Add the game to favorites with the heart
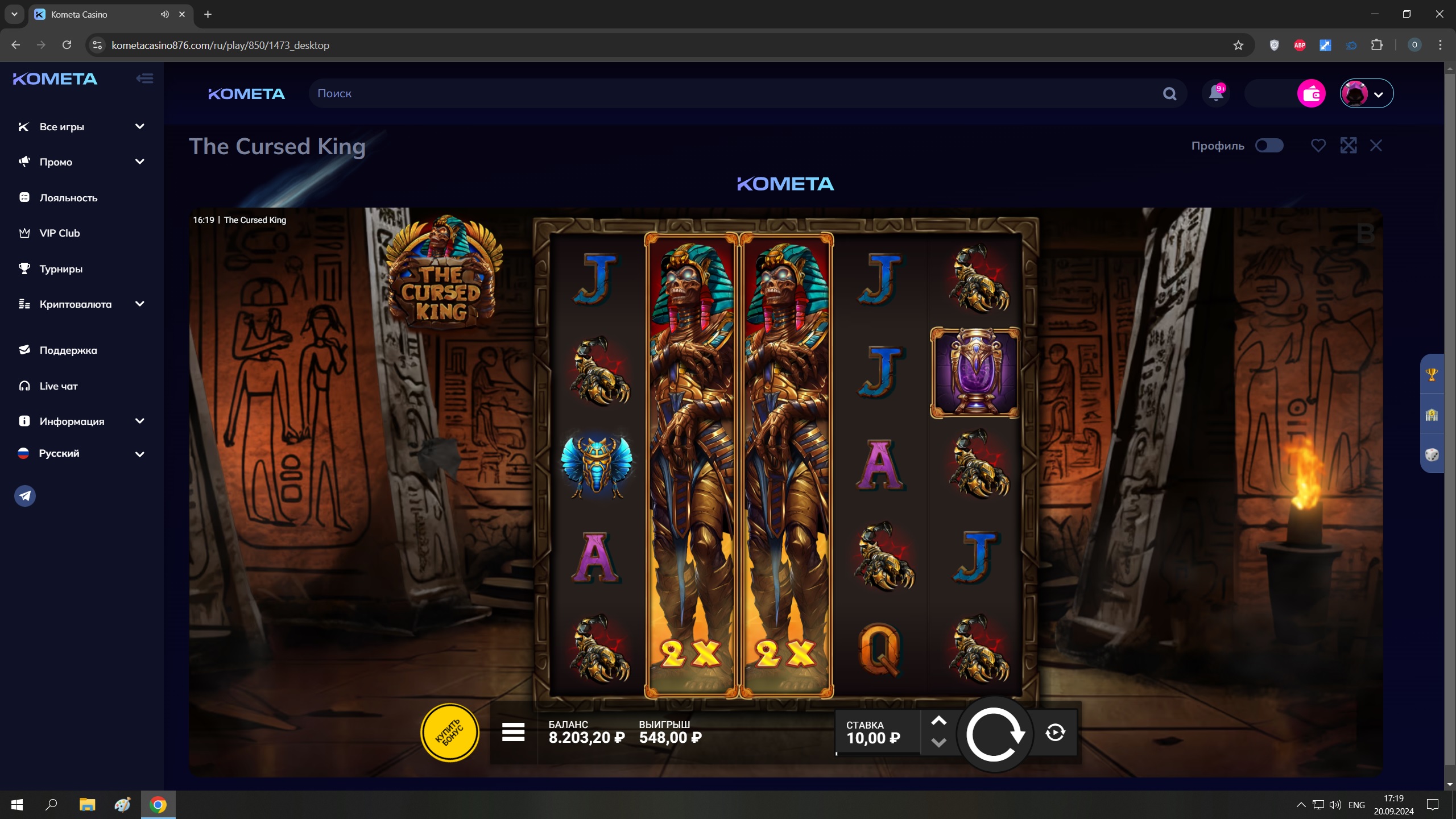The height and width of the screenshot is (819, 1456). tap(1318, 146)
